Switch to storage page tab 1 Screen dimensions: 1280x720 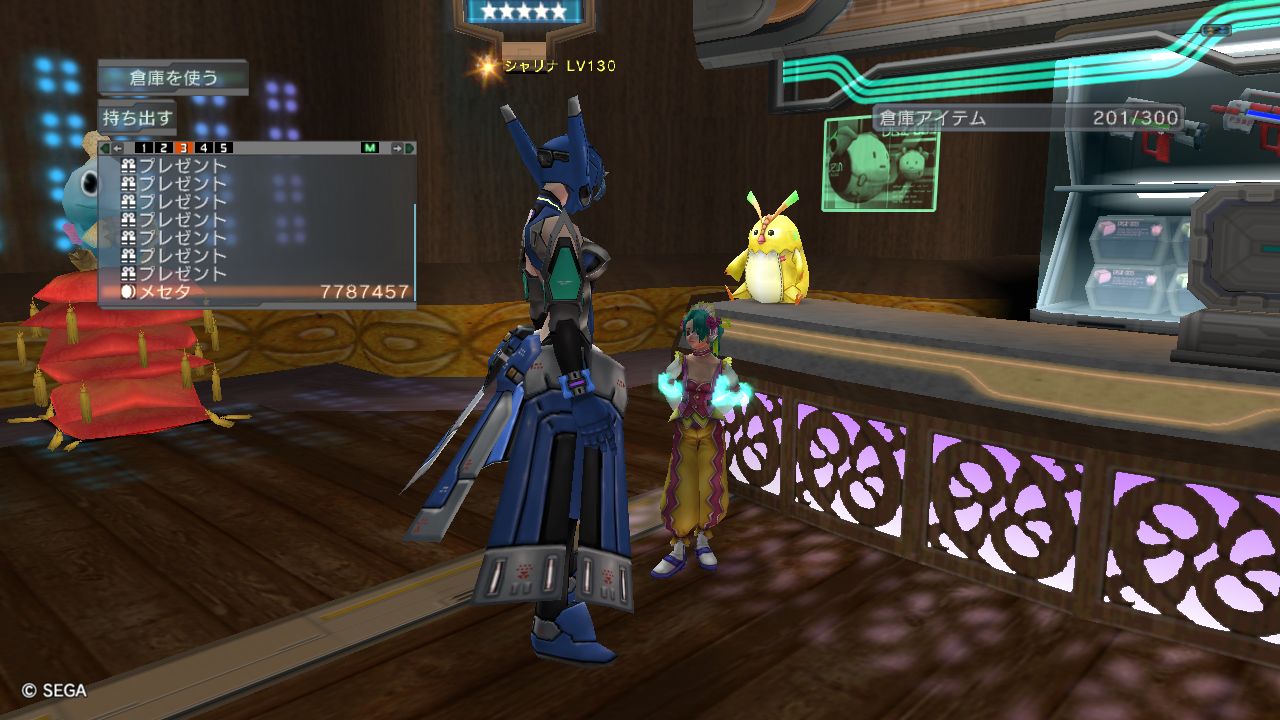[143, 148]
